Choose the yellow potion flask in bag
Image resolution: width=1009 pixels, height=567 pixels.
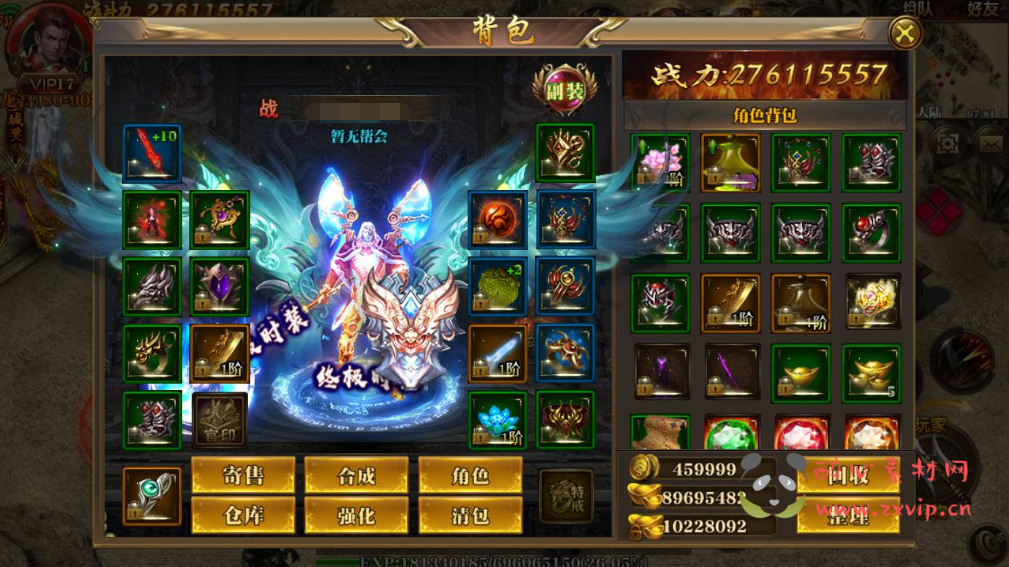click(730, 162)
